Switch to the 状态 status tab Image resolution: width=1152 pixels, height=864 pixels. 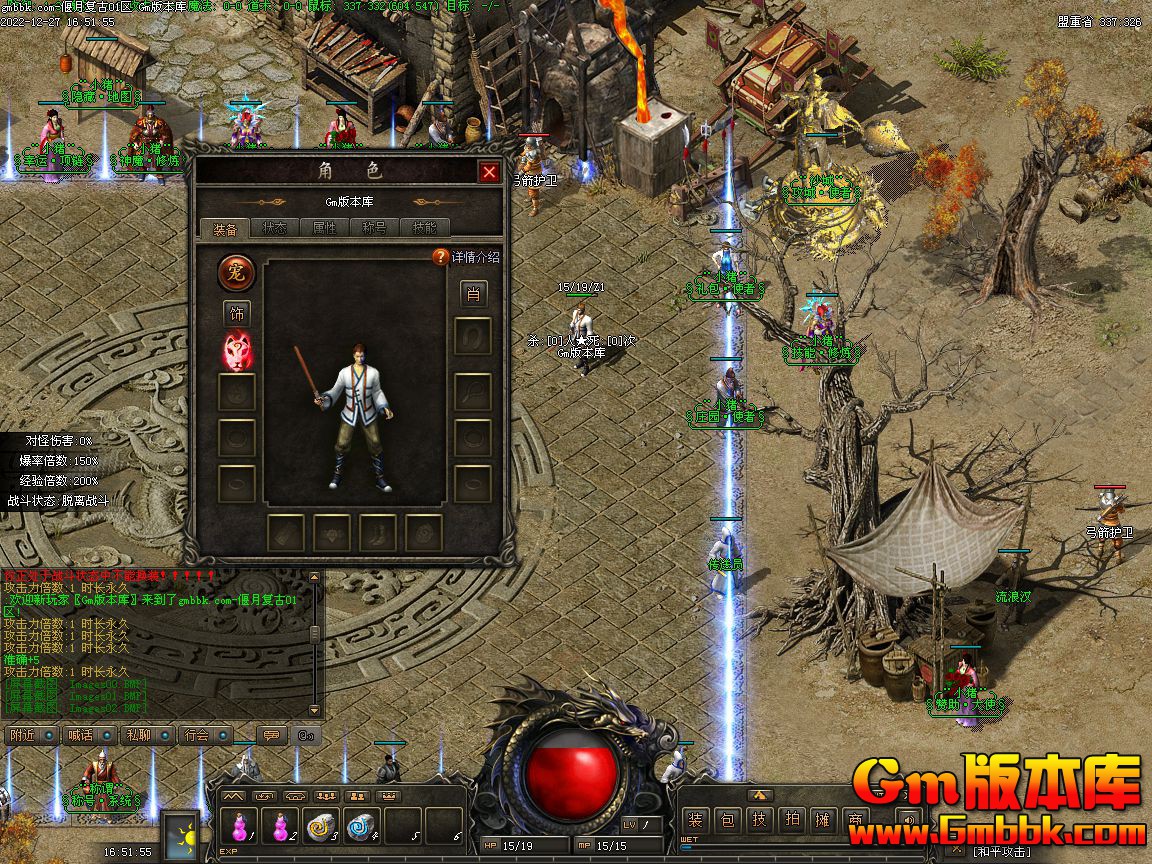coord(274,228)
